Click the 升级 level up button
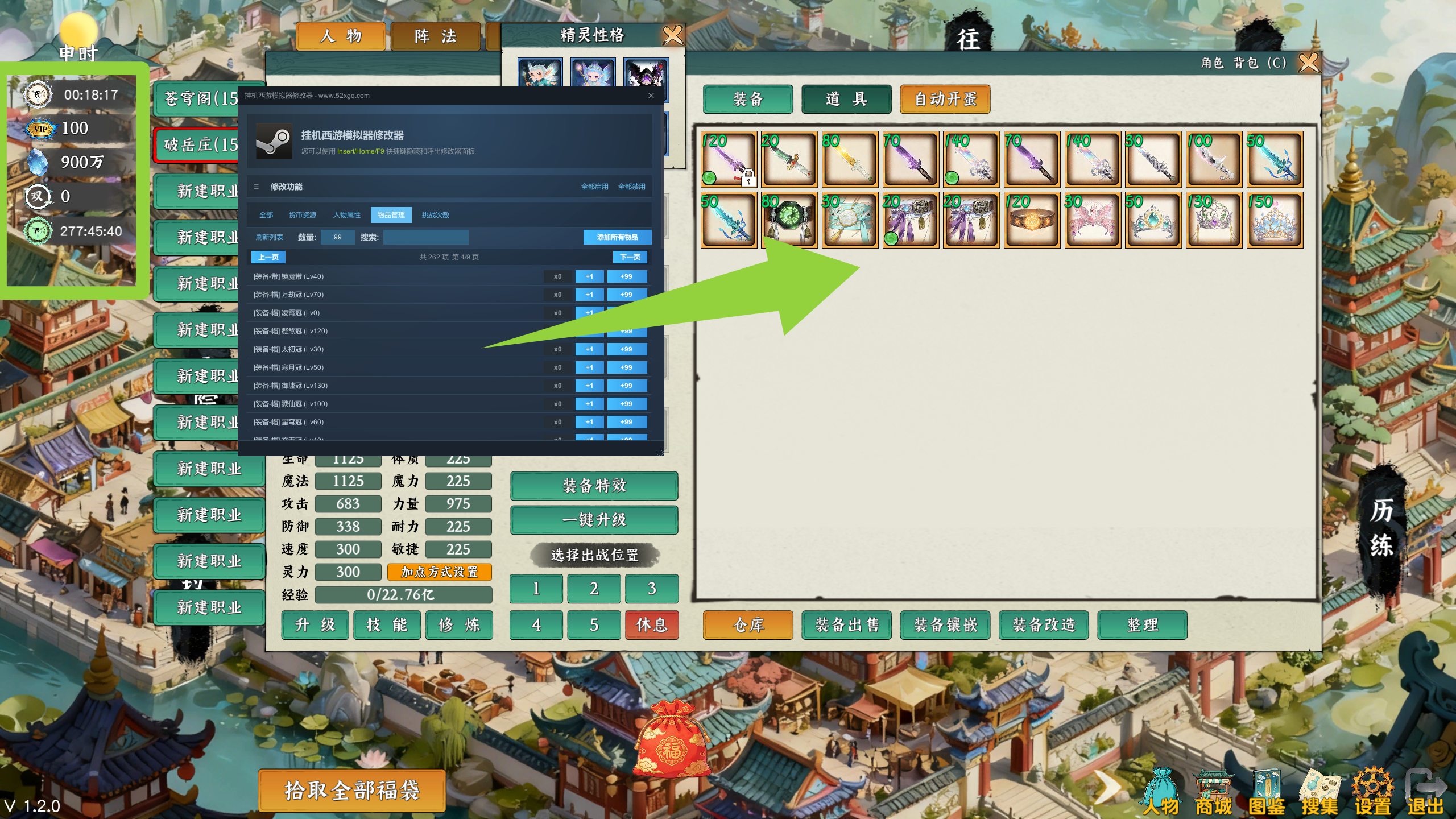The width and height of the screenshot is (1456, 819). (x=315, y=625)
